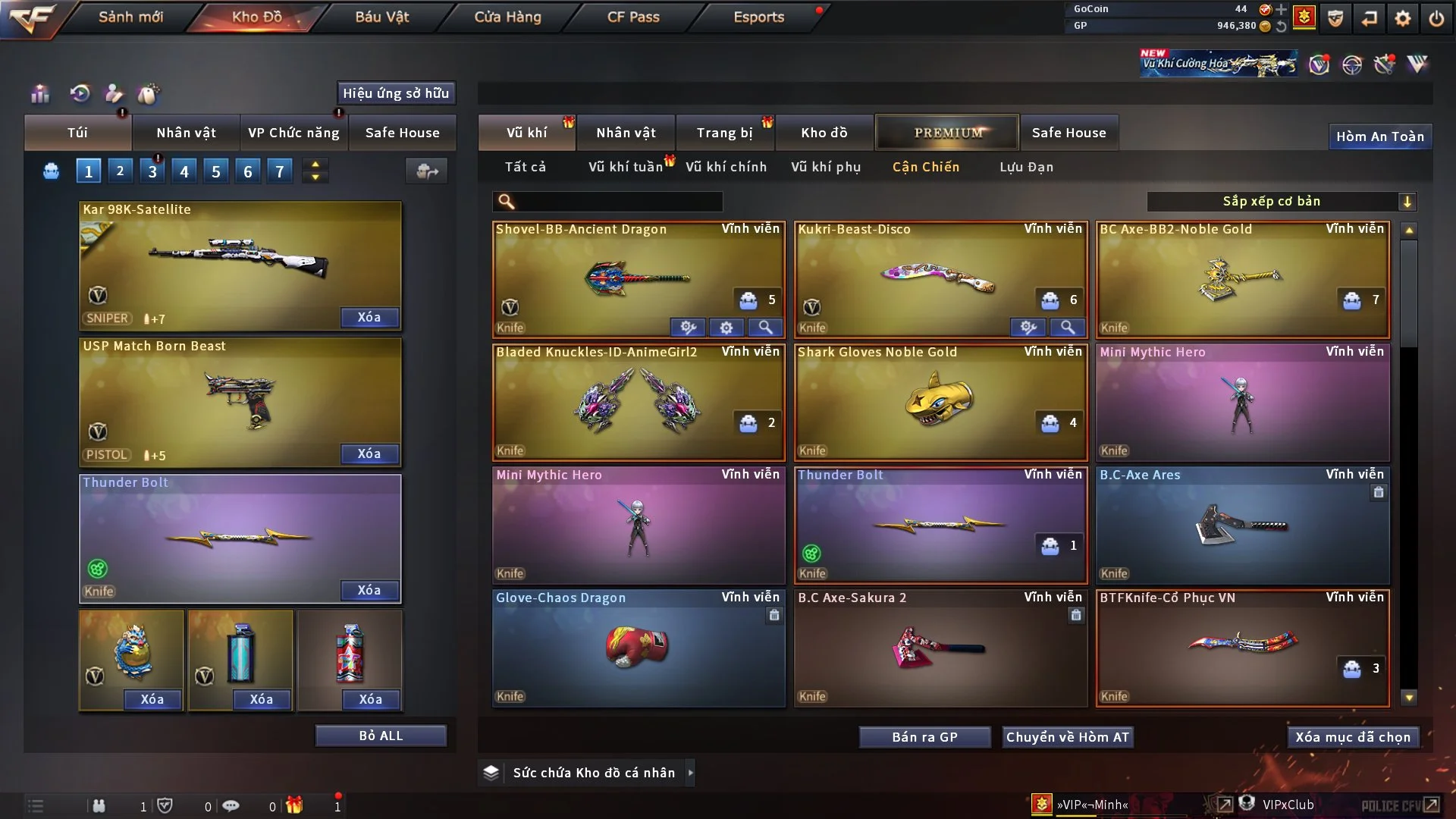Click Chuyển về Hòm AT button
The image size is (1456, 819).
pyautogui.click(x=1067, y=737)
